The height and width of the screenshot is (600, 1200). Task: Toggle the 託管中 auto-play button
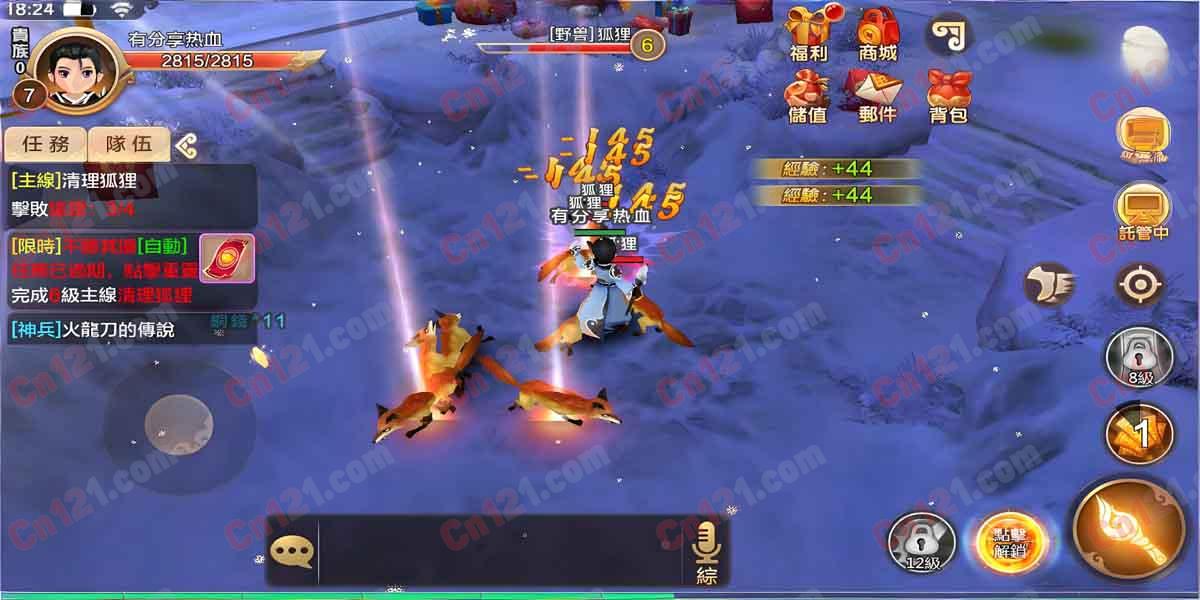pos(1142,211)
